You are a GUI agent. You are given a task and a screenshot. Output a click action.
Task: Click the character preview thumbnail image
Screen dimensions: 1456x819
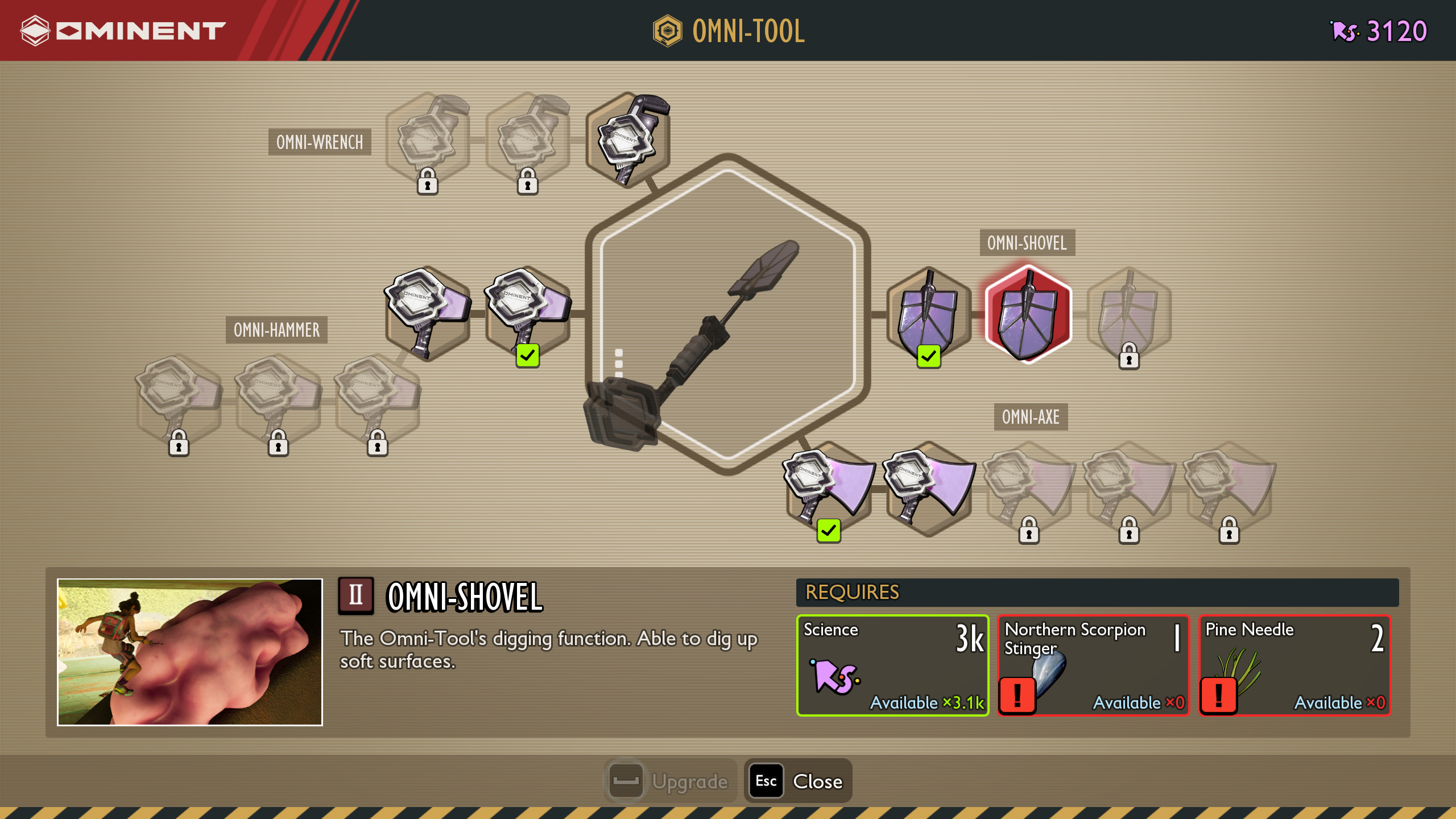tap(189, 653)
